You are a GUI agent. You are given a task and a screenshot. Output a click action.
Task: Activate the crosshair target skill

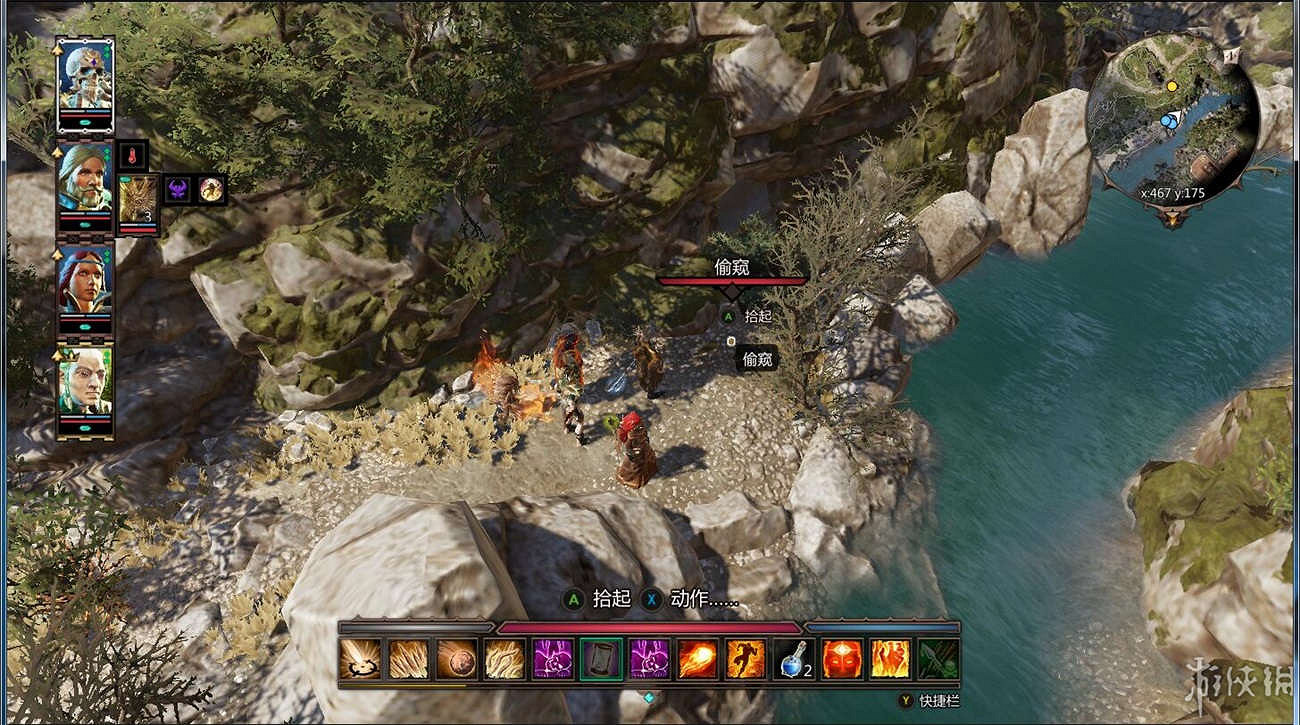pyautogui.click(x=360, y=659)
